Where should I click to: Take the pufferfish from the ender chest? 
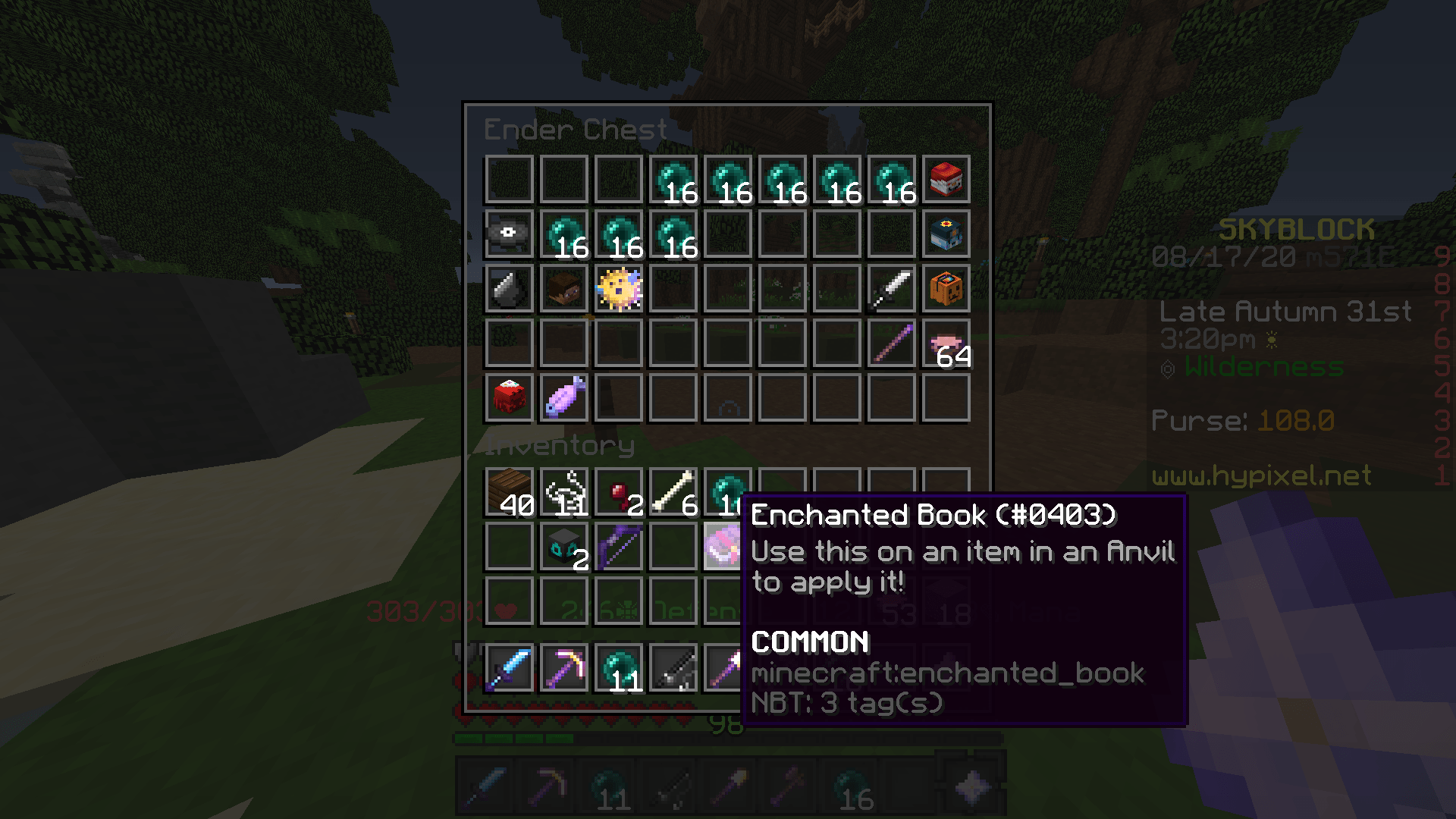[x=618, y=289]
